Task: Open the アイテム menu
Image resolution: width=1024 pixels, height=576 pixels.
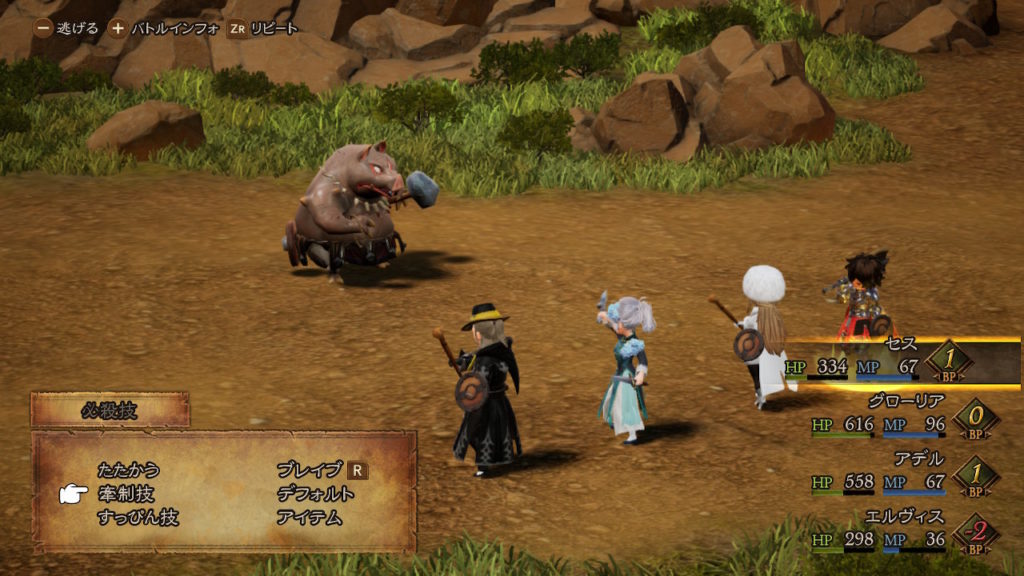Action: click(309, 518)
